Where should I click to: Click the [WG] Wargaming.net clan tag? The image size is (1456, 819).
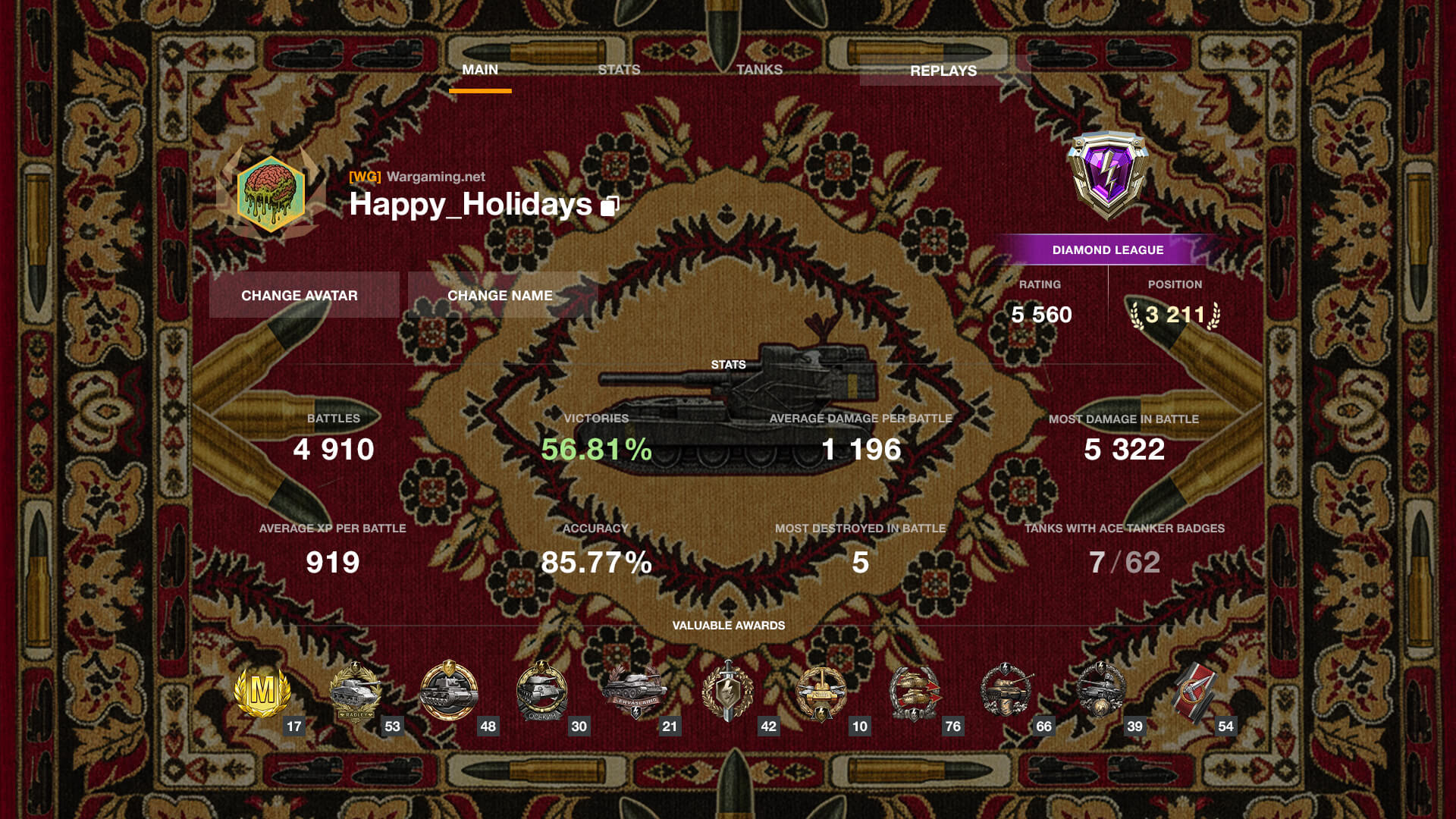tap(417, 177)
